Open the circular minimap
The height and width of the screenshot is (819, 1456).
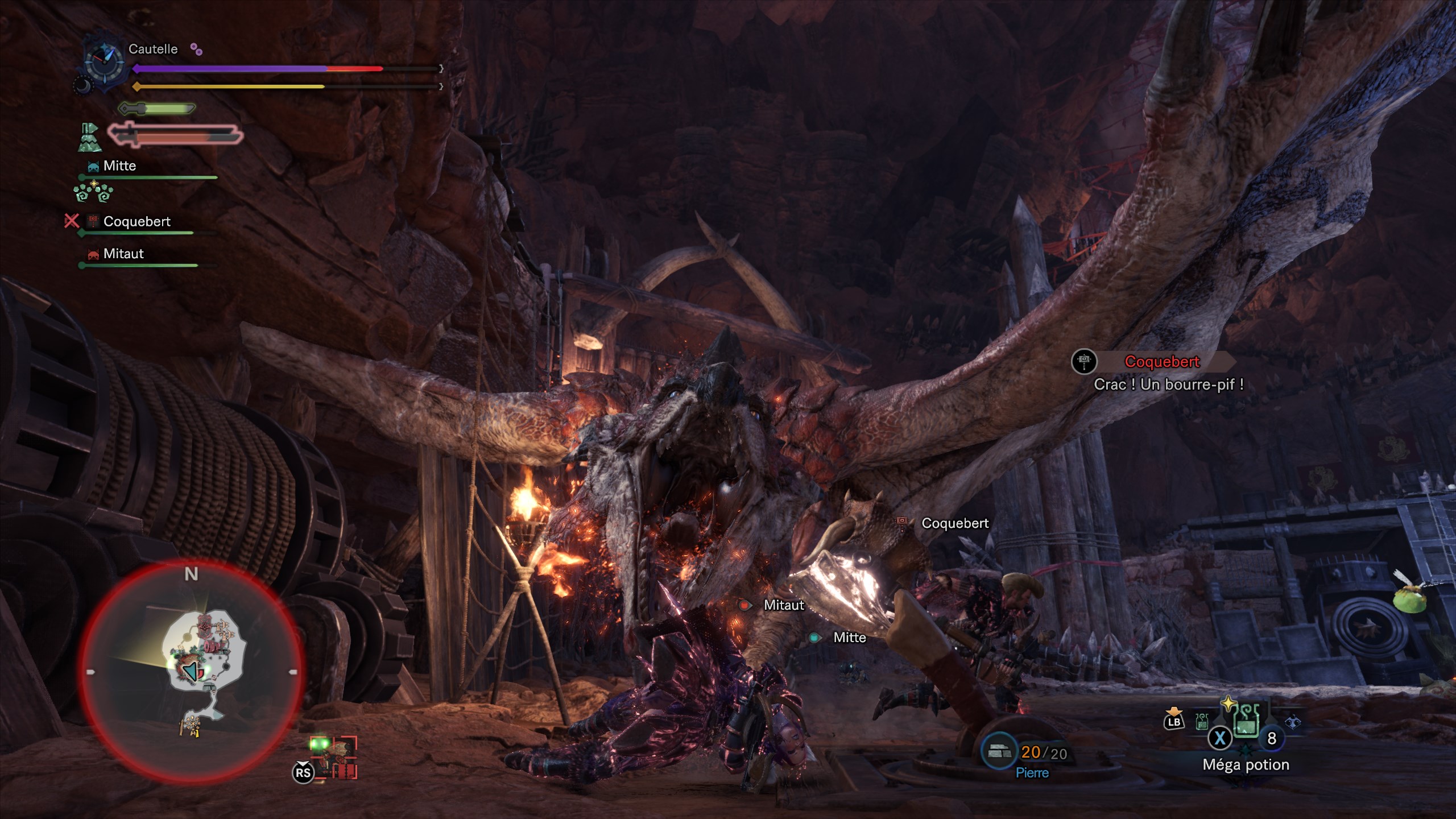[191, 671]
